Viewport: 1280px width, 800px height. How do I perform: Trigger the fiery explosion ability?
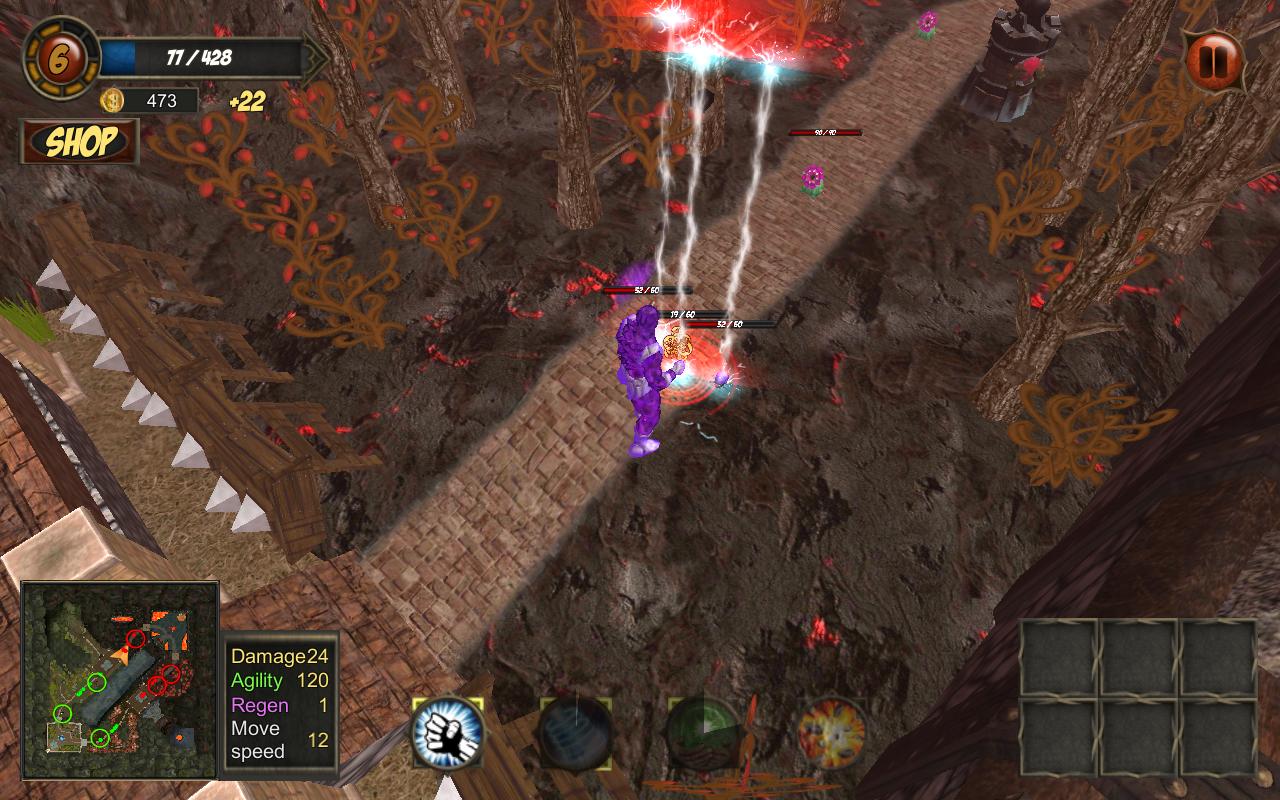click(832, 735)
